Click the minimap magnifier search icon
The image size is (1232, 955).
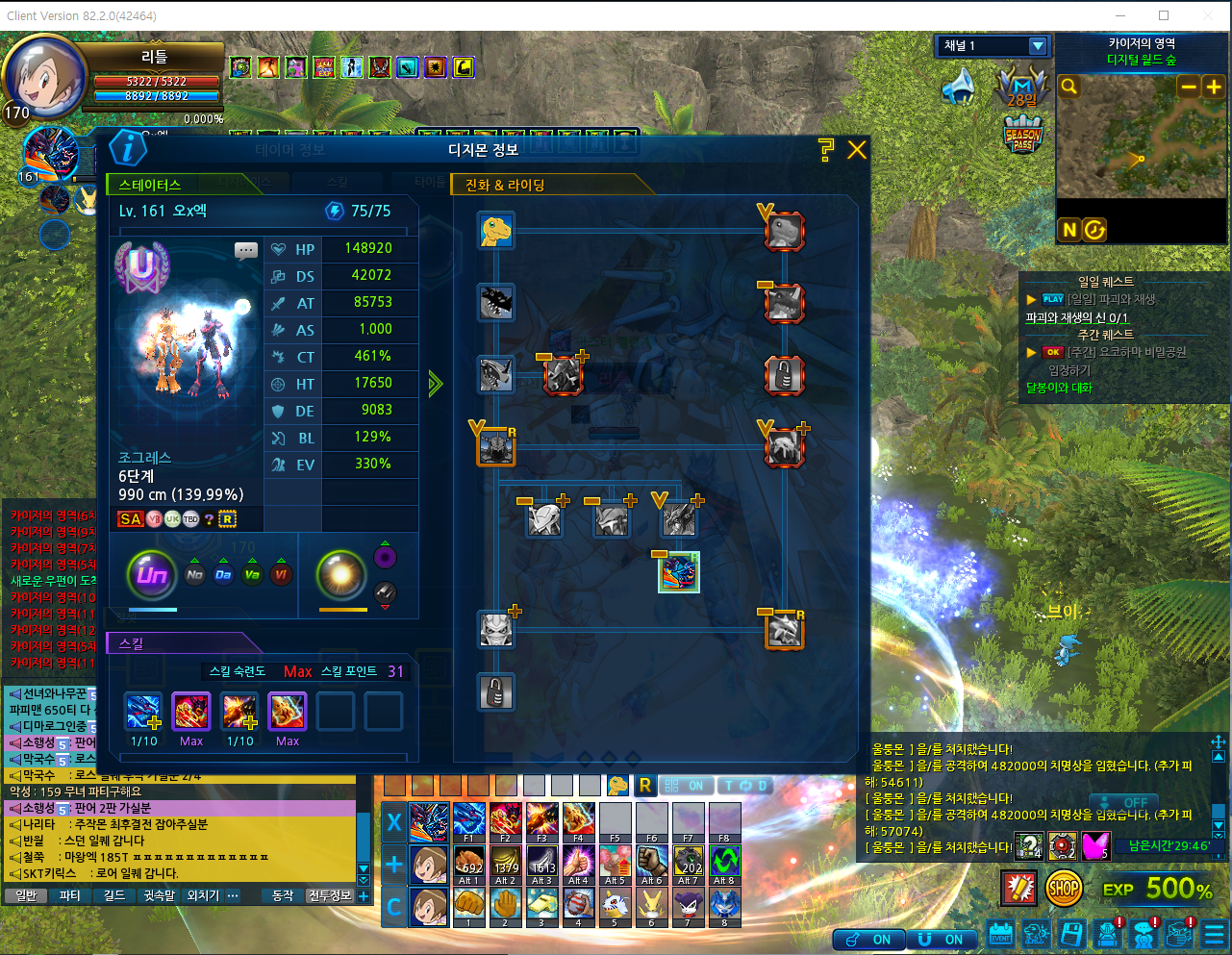pyautogui.click(x=1069, y=88)
